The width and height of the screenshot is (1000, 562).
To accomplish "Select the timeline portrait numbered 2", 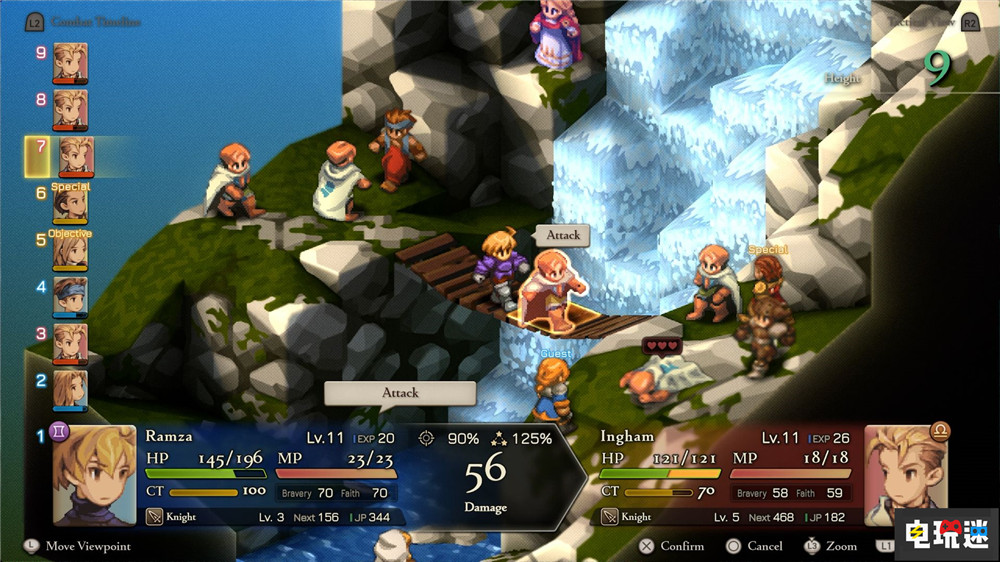I will click(70, 389).
